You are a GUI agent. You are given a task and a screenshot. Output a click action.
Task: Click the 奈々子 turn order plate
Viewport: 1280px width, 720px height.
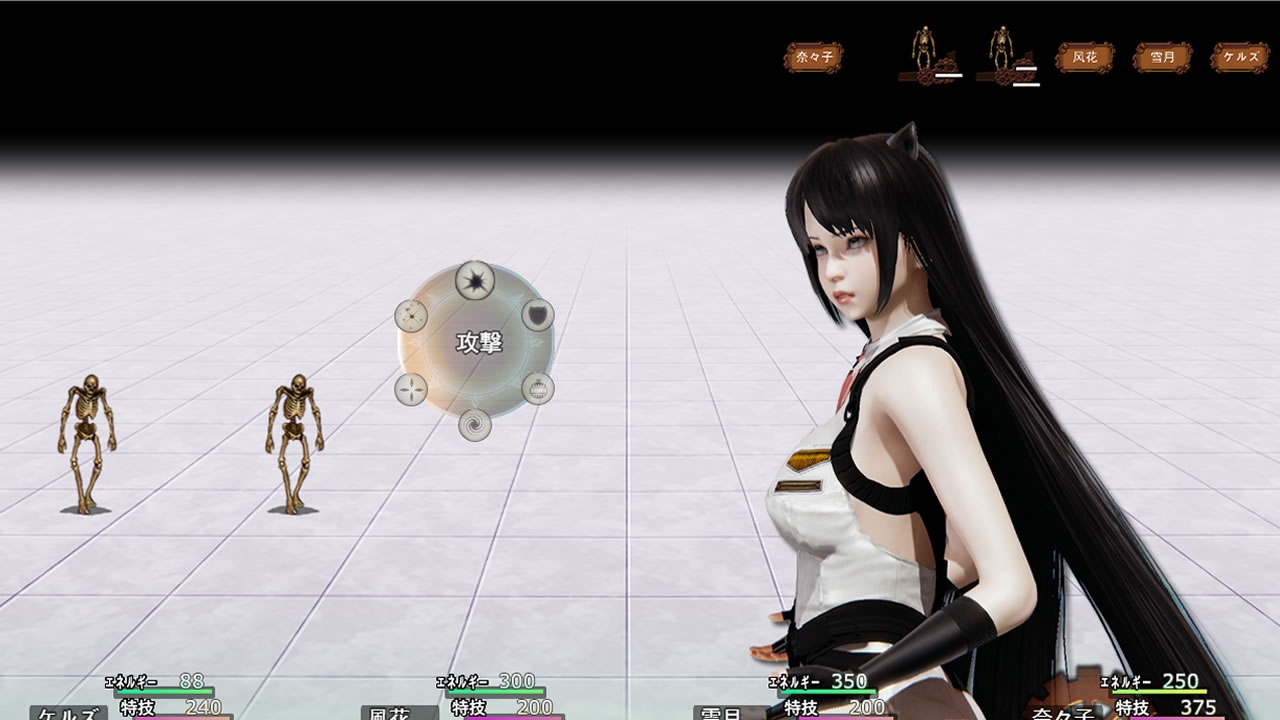tap(813, 57)
